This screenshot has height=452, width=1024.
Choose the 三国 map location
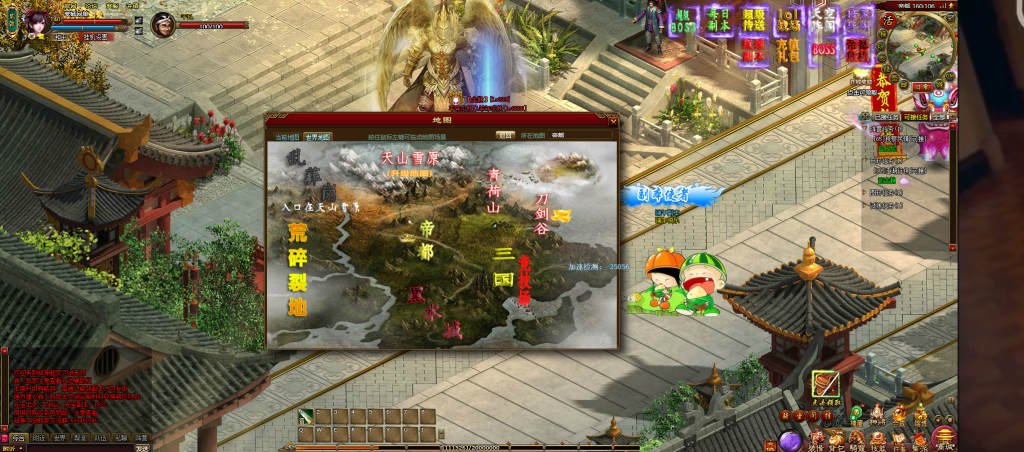coord(503,265)
